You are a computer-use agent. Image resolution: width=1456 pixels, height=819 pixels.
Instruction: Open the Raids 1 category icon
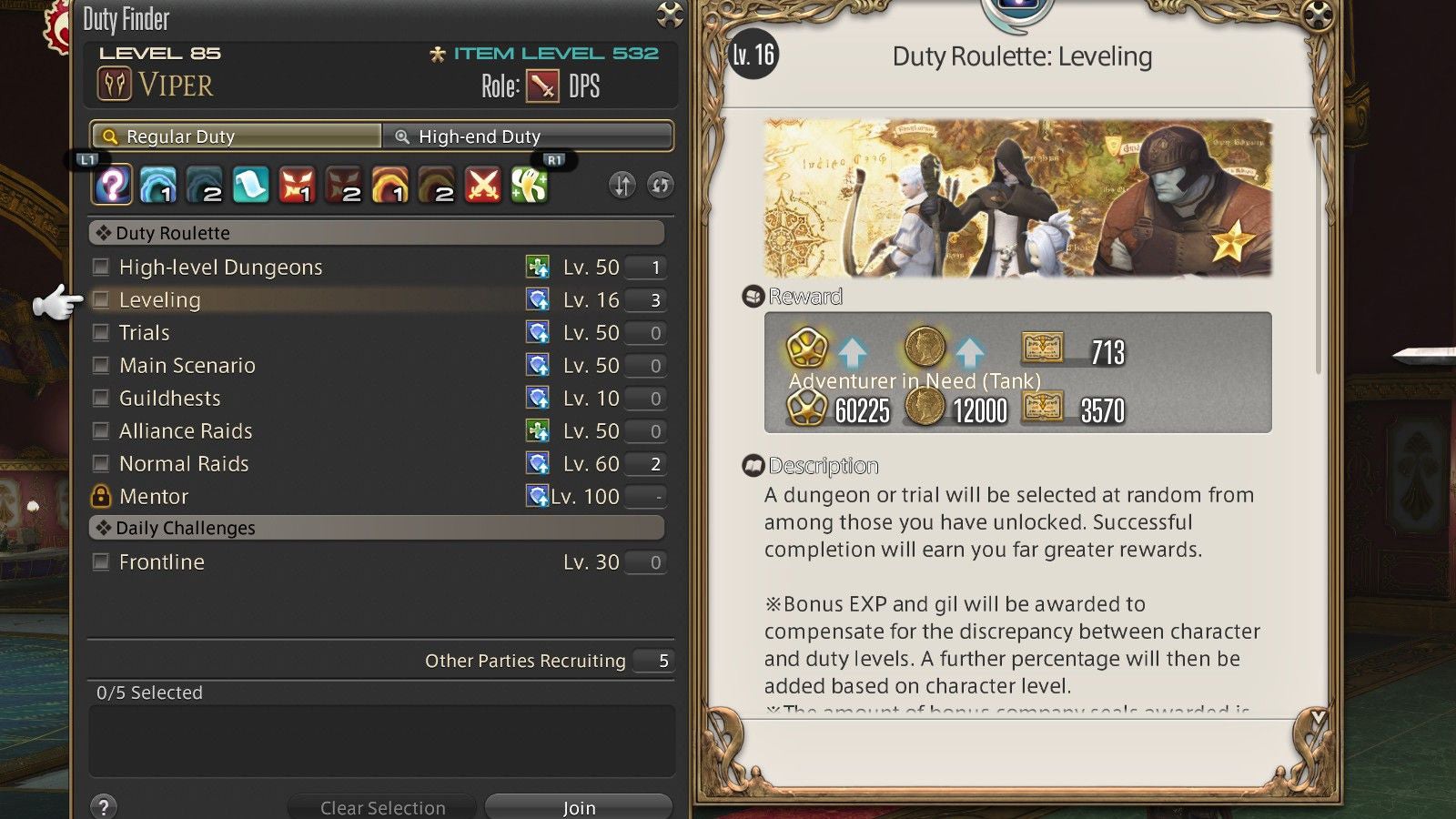(391, 185)
